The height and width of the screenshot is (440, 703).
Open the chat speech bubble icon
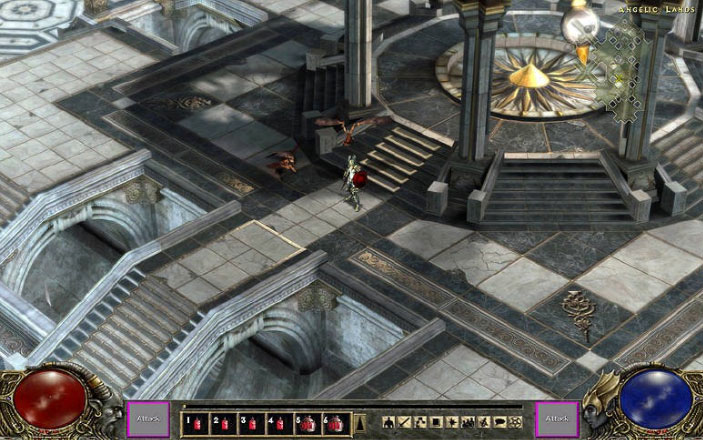(x=499, y=423)
